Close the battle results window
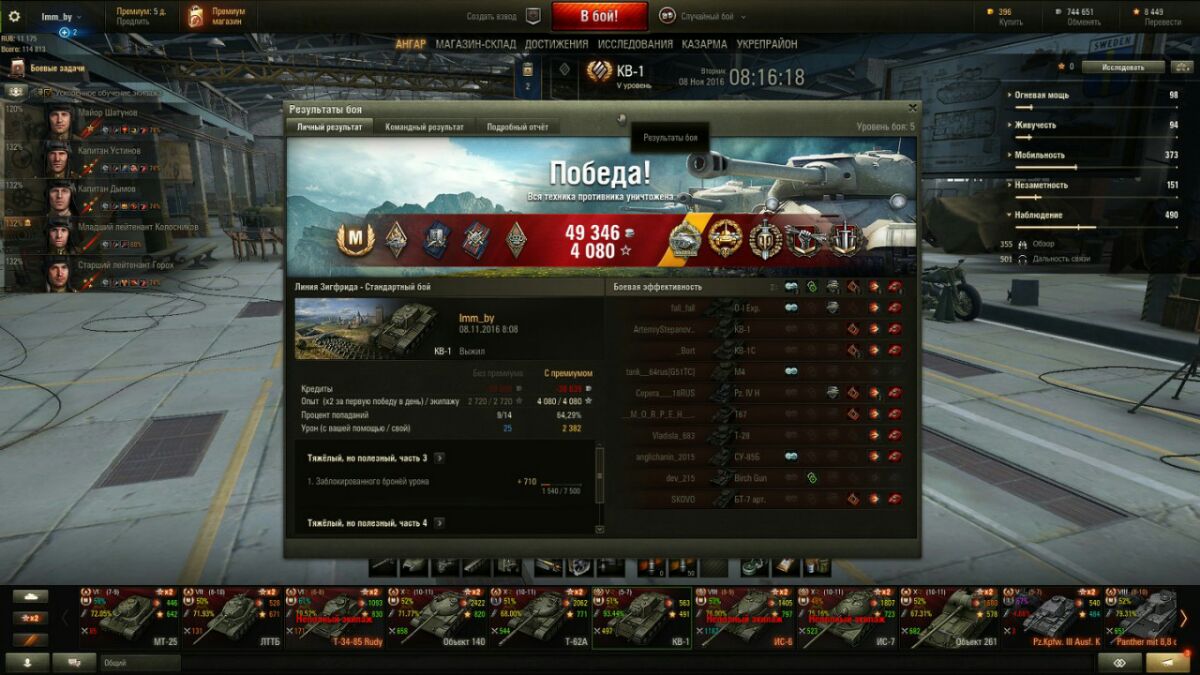 click(x=912, y=107)
